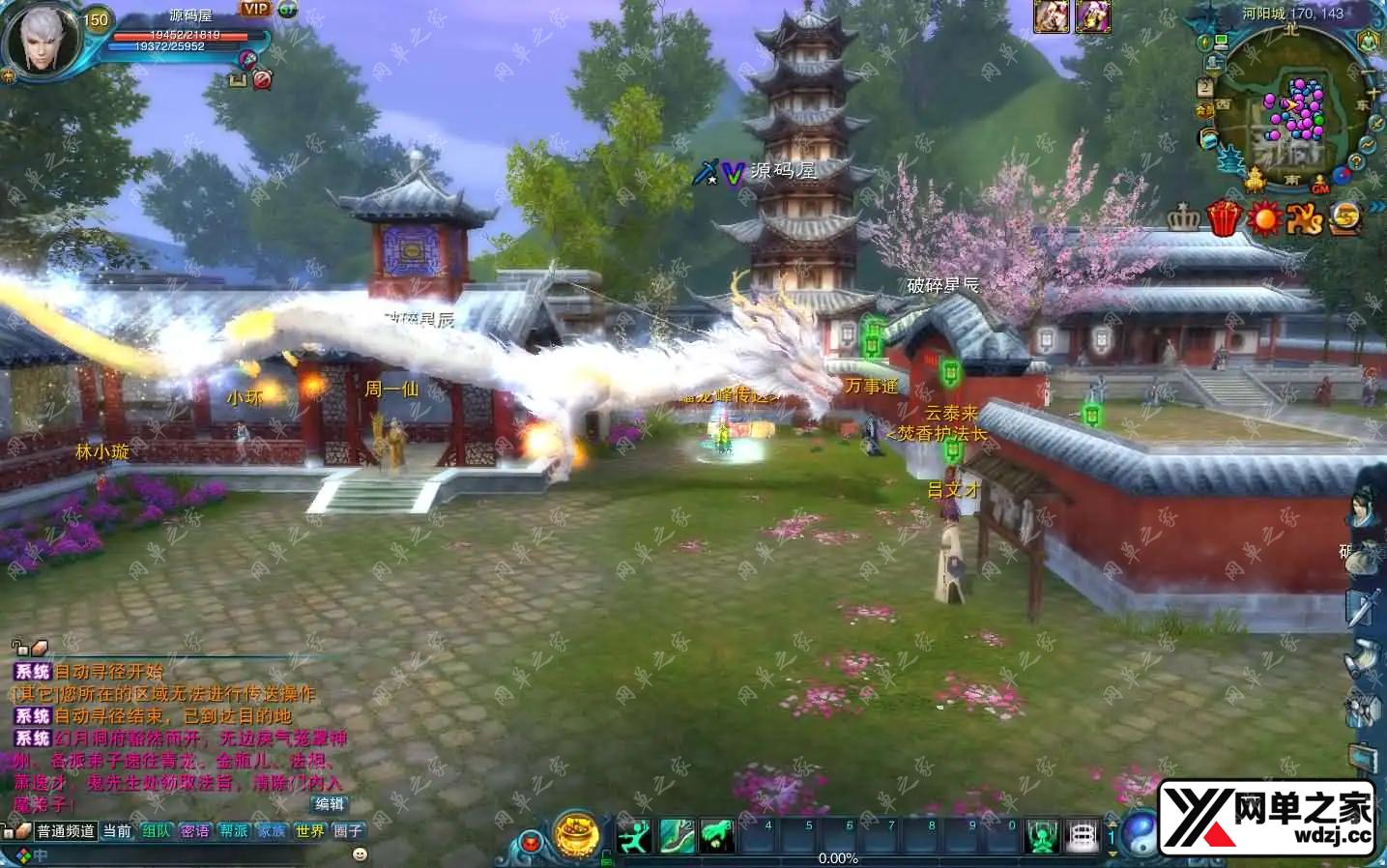Image resolution: width=1387 pixels, height=868 pixels.
Task: Choose the 世界 world chat channel
Action: [x=310, y=831]
